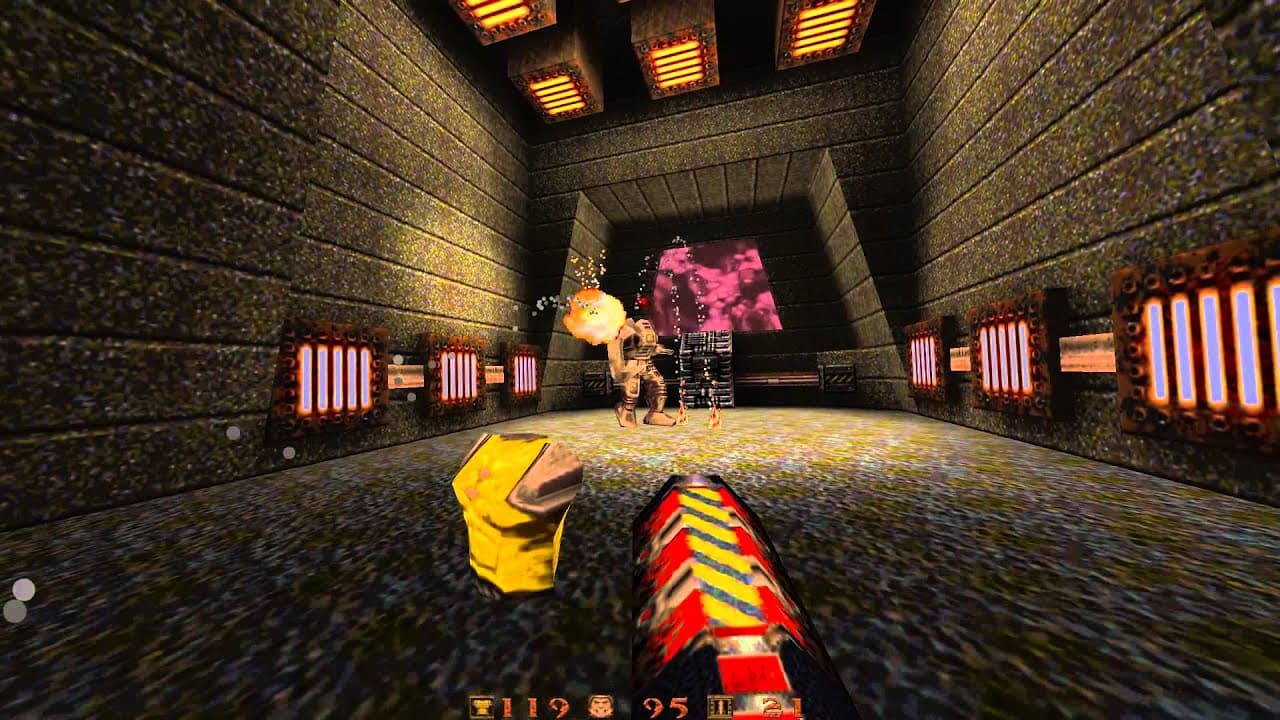
Task: Click the yellow armor icon in the HUD
Action: tap(483, 705)
